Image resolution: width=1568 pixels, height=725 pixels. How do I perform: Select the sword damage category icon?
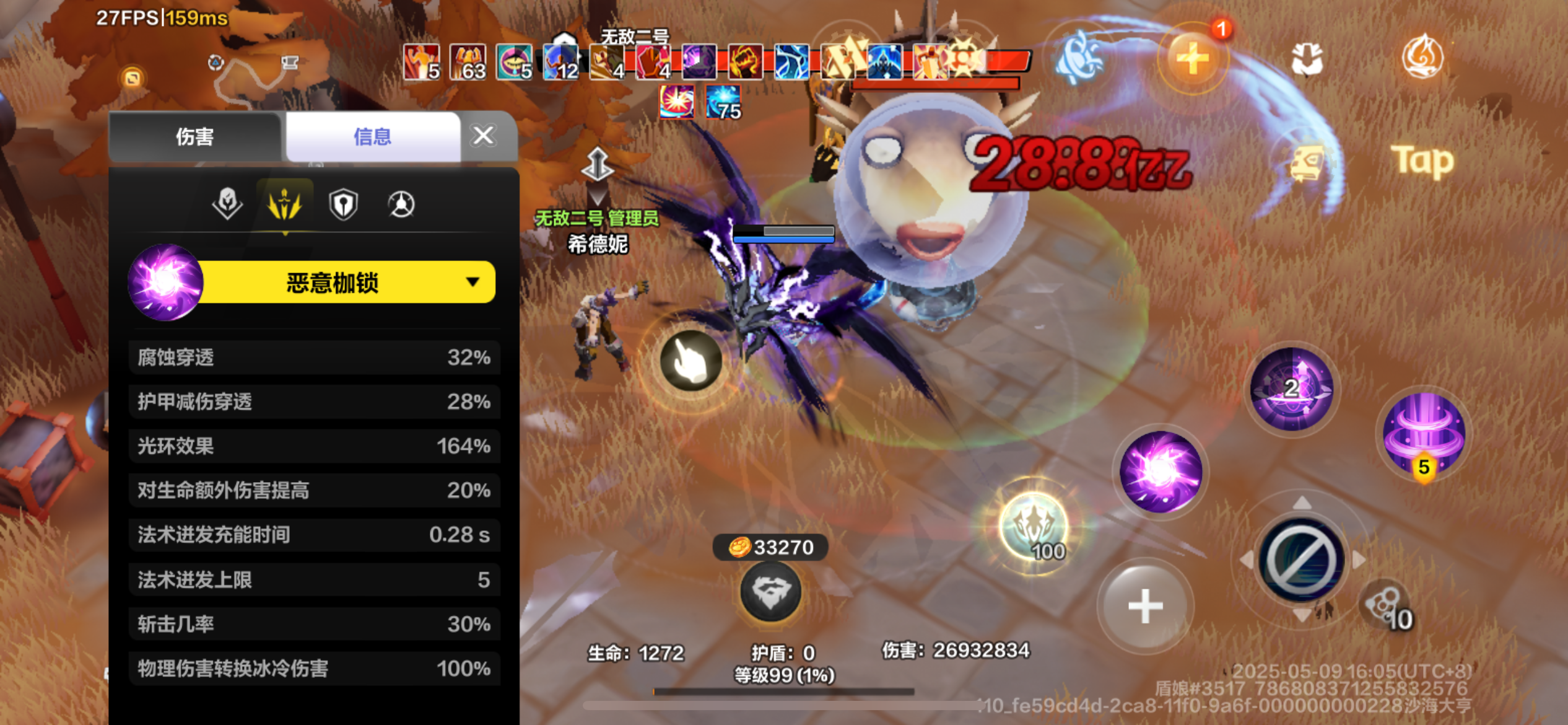coord(285,203)
